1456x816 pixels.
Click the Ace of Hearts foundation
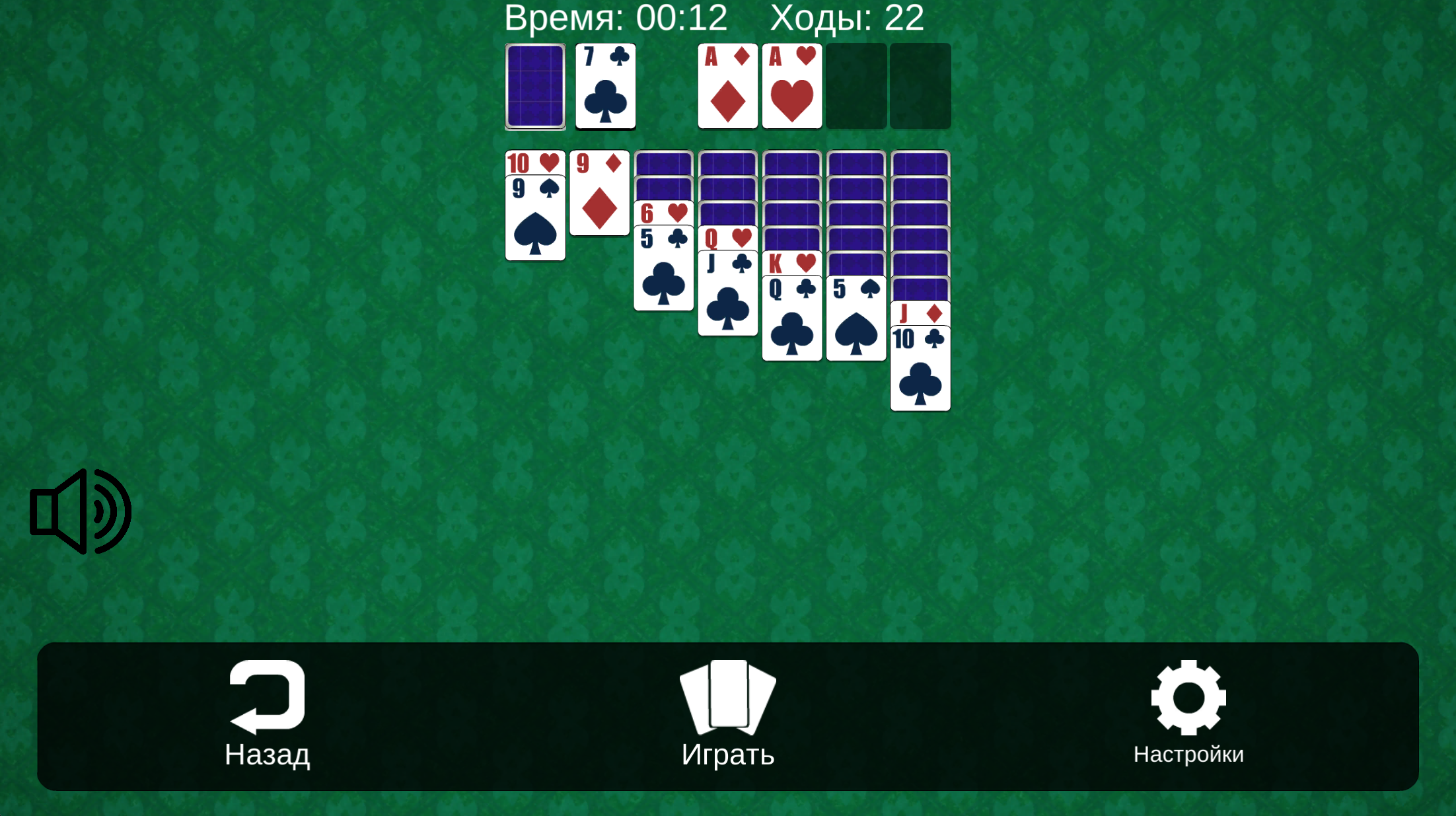791,86
